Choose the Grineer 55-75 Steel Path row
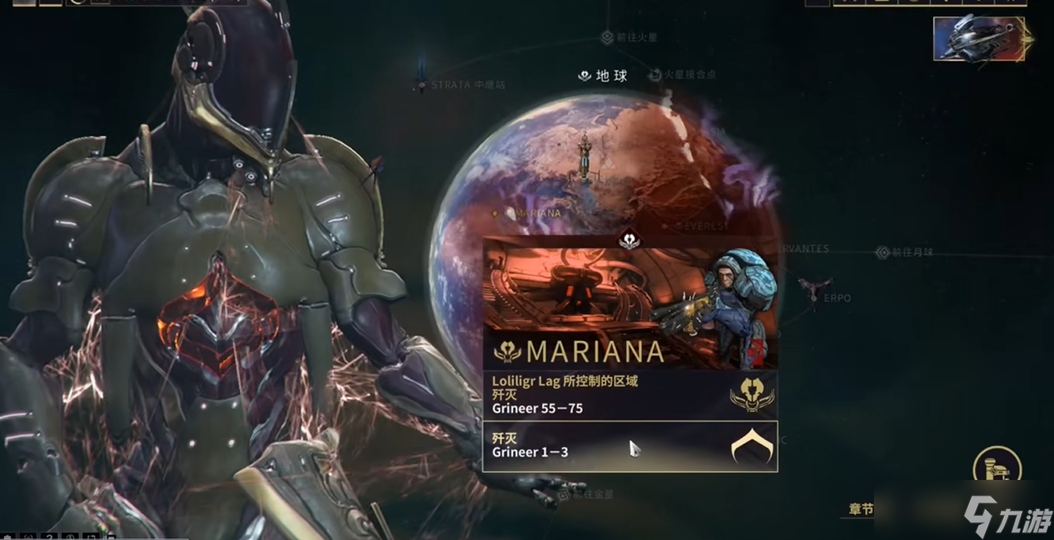1054x540 pixels. pos(630,394)
